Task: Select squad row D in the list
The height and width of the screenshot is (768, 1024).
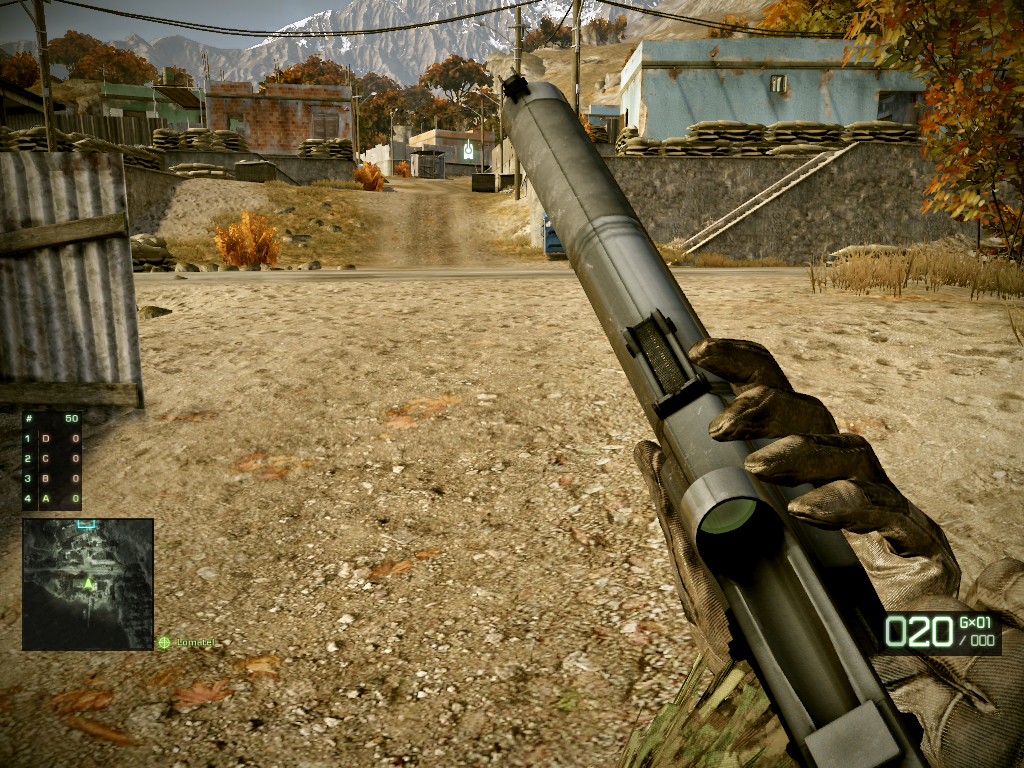Action: (52, 439)
